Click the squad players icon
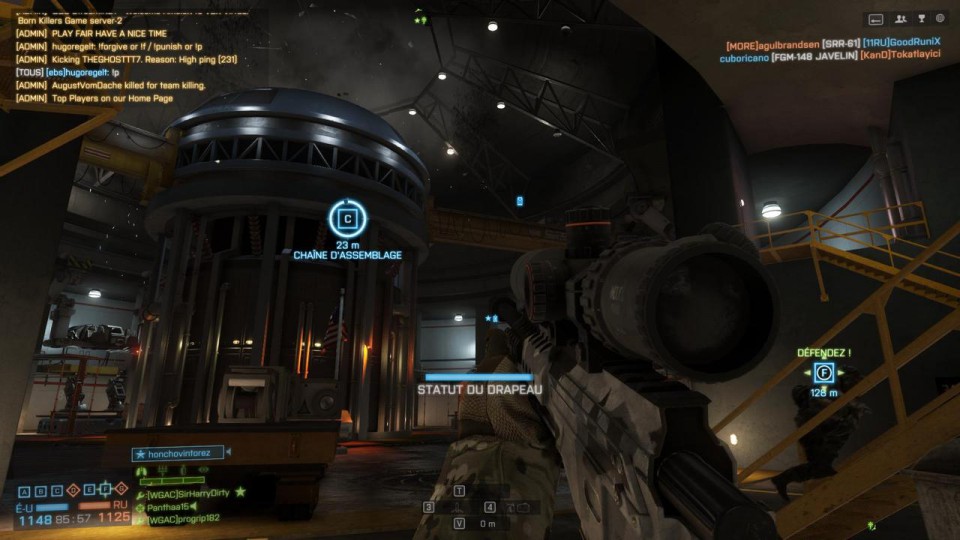 [899, 18]
